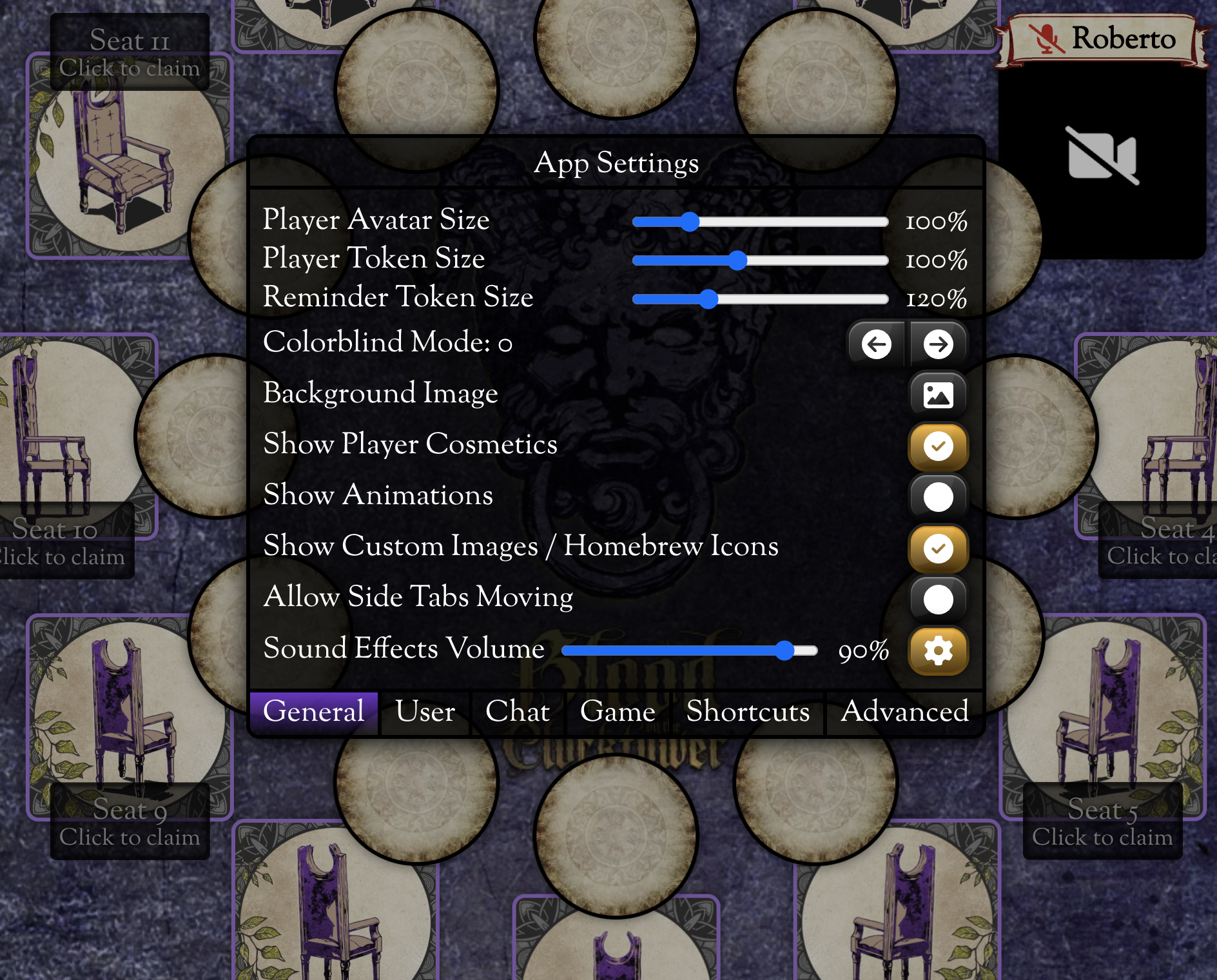Adjust the Player Avatar Size slider

690,222
